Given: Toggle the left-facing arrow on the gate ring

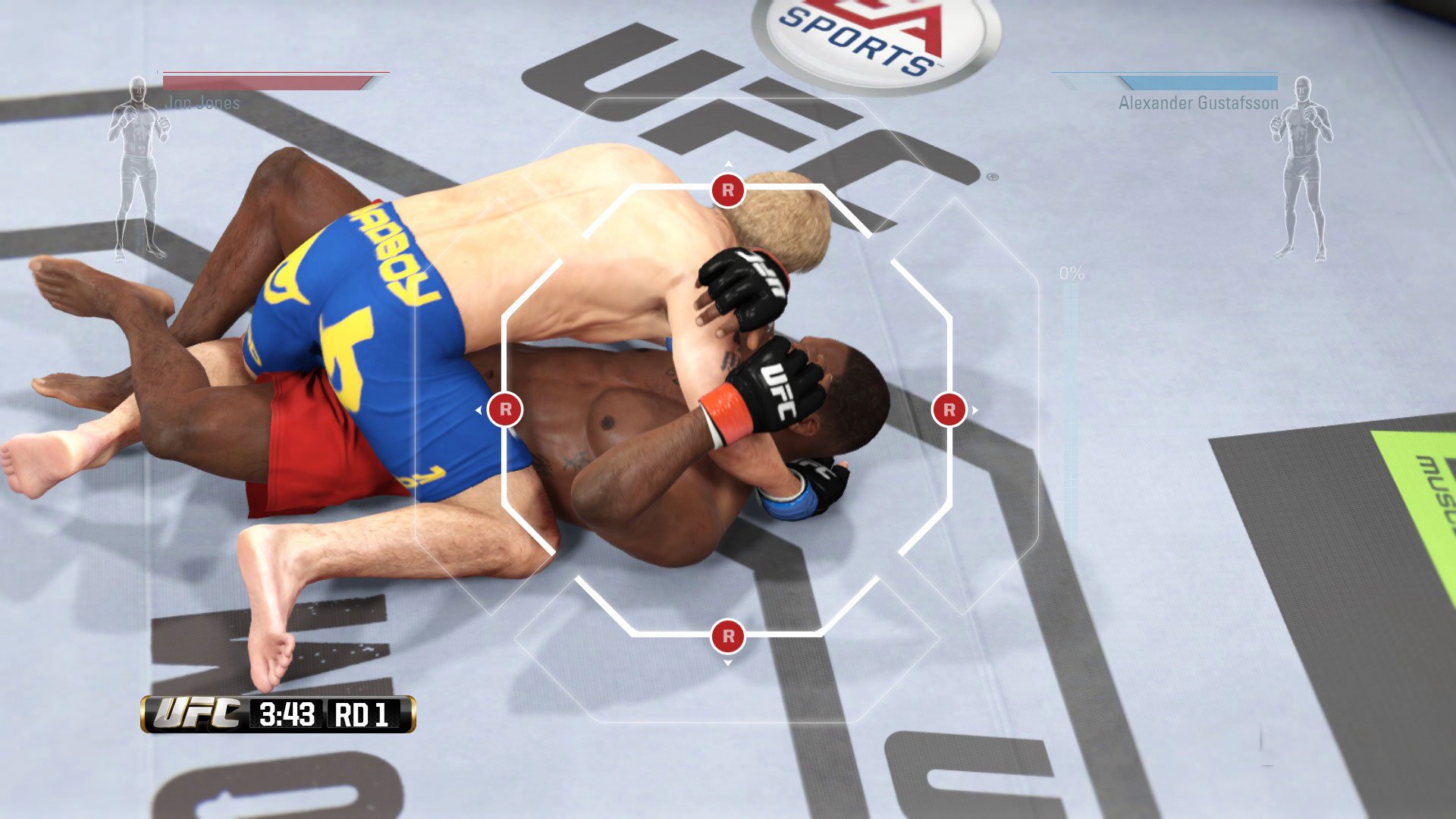Looking at the screenshot, I should 478,408.
